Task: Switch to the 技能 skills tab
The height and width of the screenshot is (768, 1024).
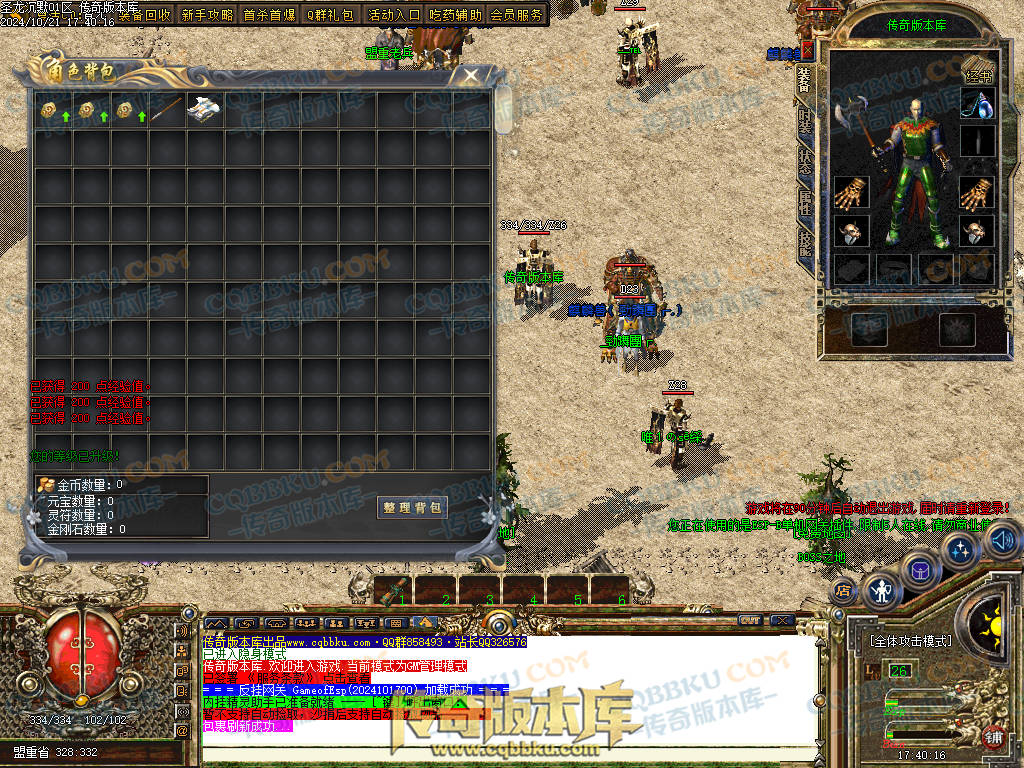Action: (805, 242)
